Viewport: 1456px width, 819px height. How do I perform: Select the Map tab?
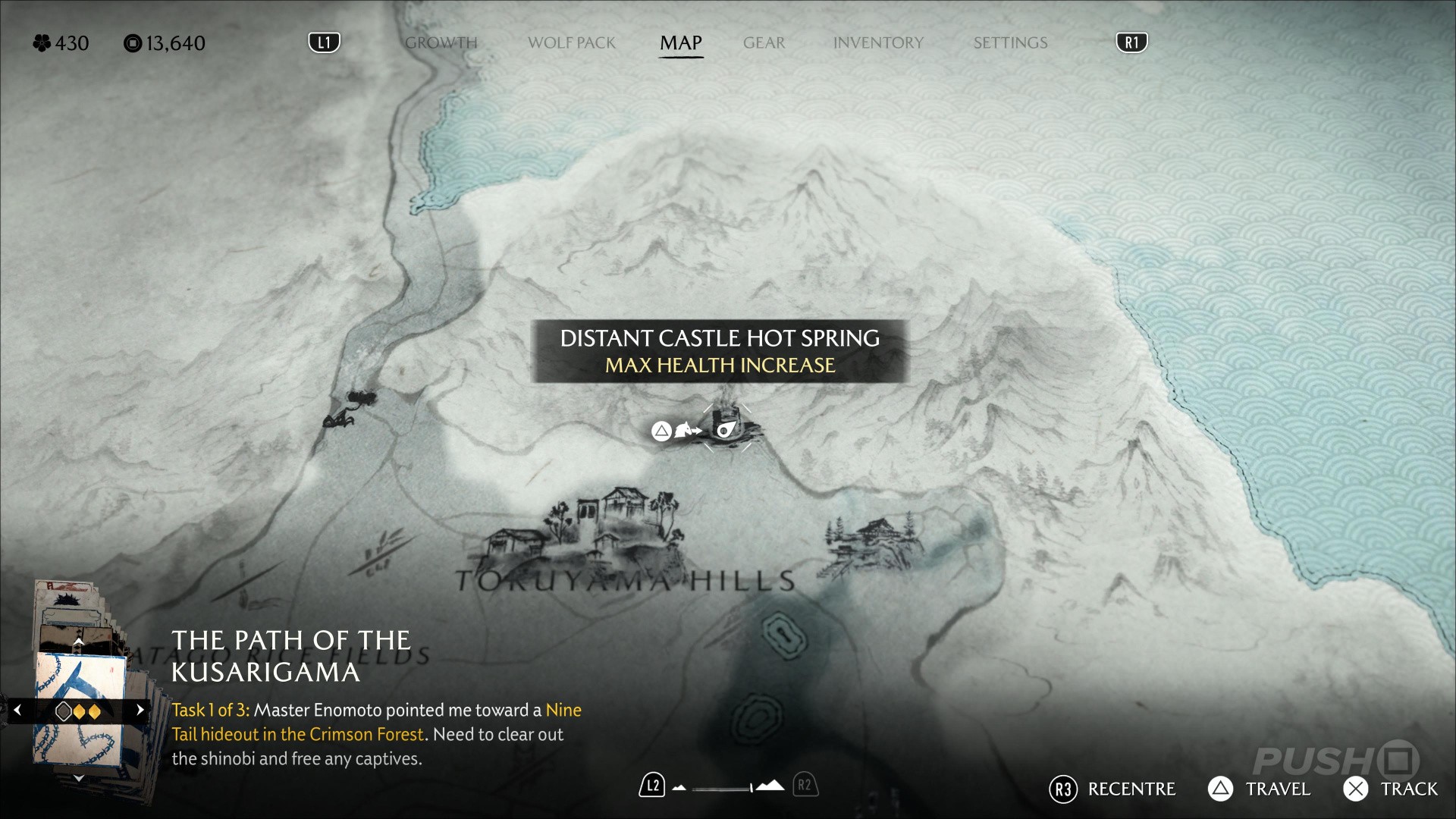point(680,43)
